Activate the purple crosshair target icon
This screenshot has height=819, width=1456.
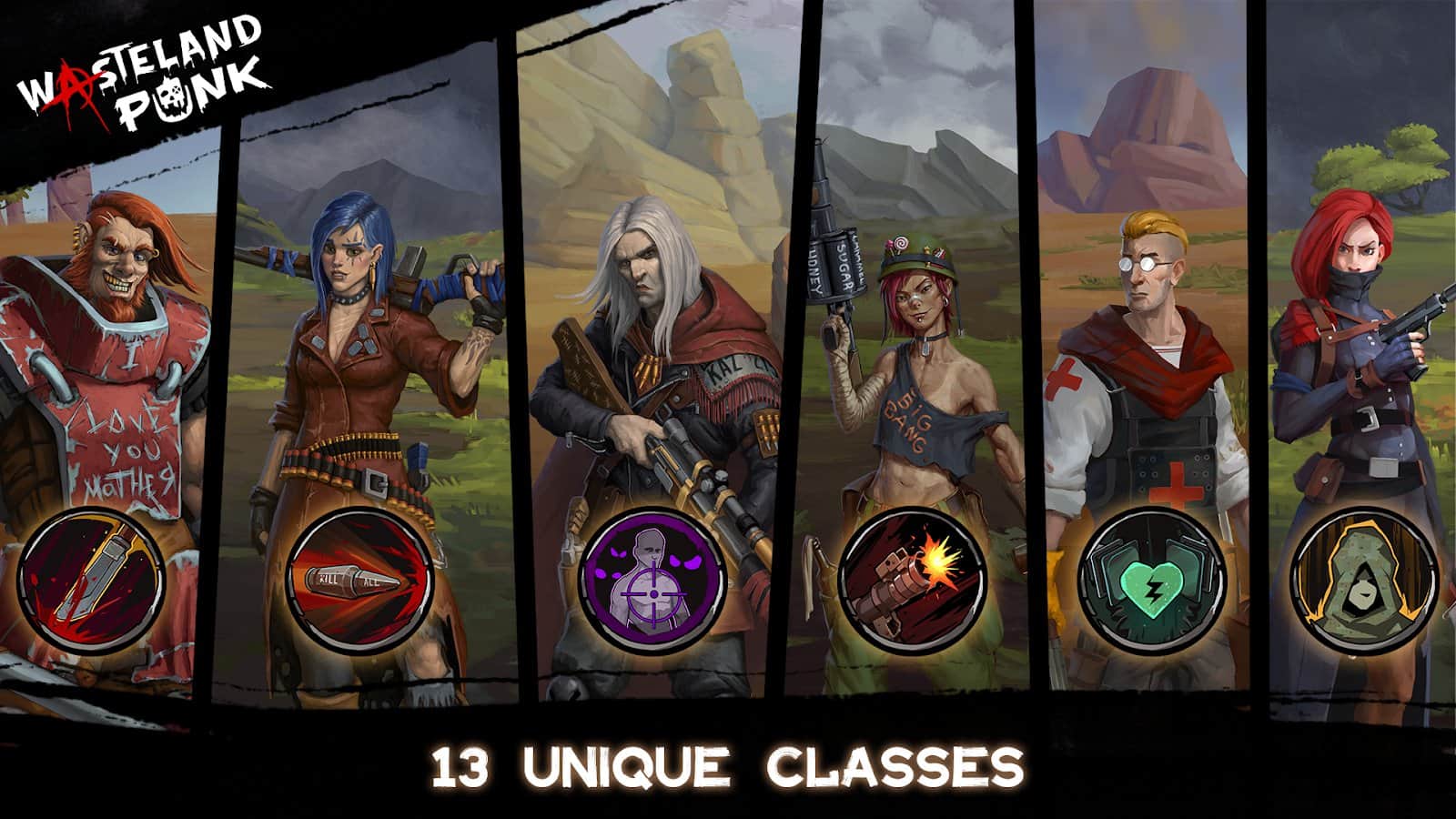652,581
